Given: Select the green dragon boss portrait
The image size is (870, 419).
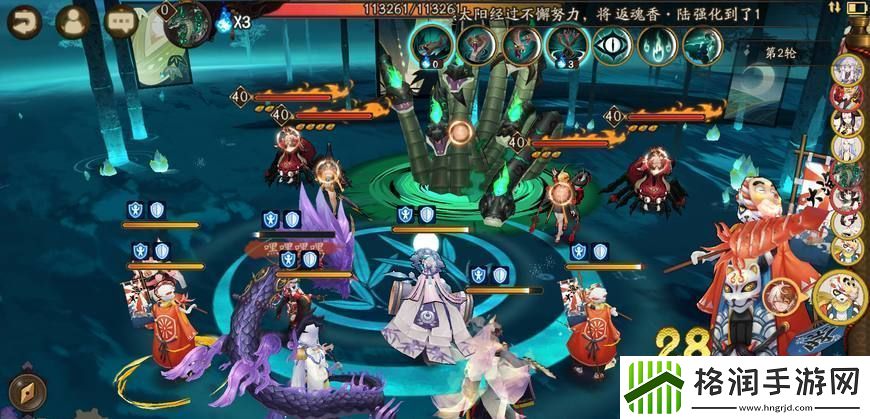Looking at the screenshot, I should click(186, 20).
